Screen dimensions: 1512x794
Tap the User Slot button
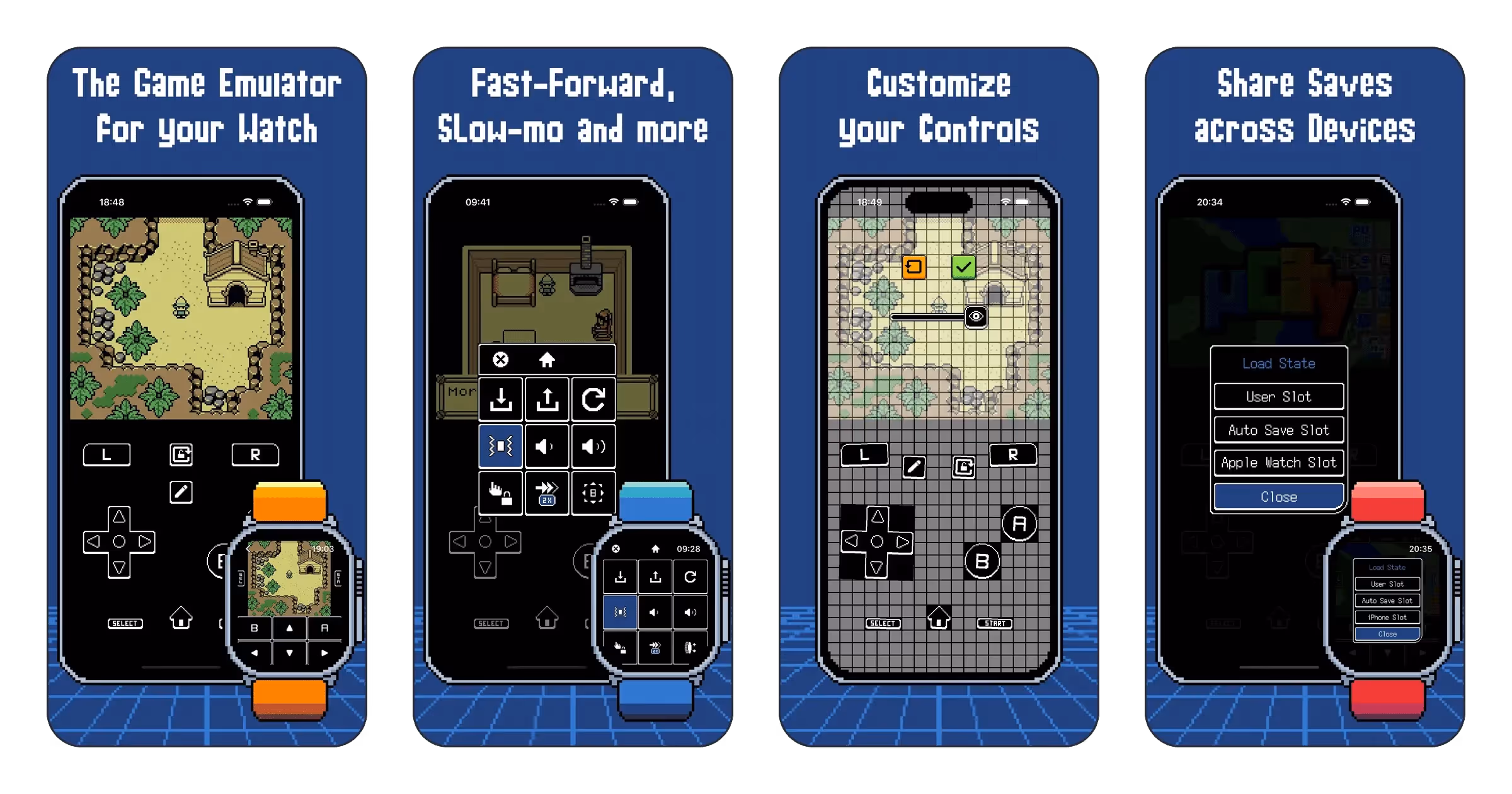[x=1279, y=396]
